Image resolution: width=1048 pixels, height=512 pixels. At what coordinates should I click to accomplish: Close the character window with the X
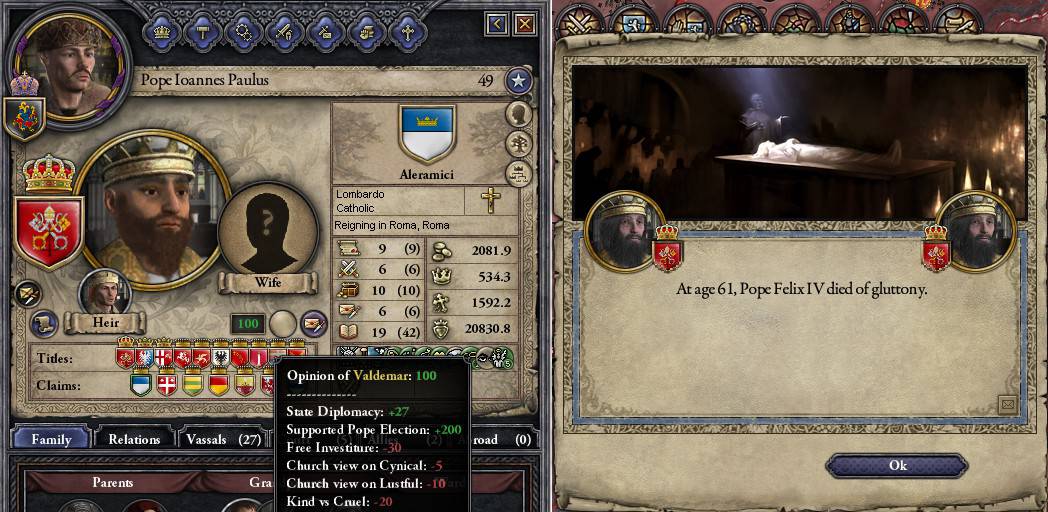click(x=525, y=23)
